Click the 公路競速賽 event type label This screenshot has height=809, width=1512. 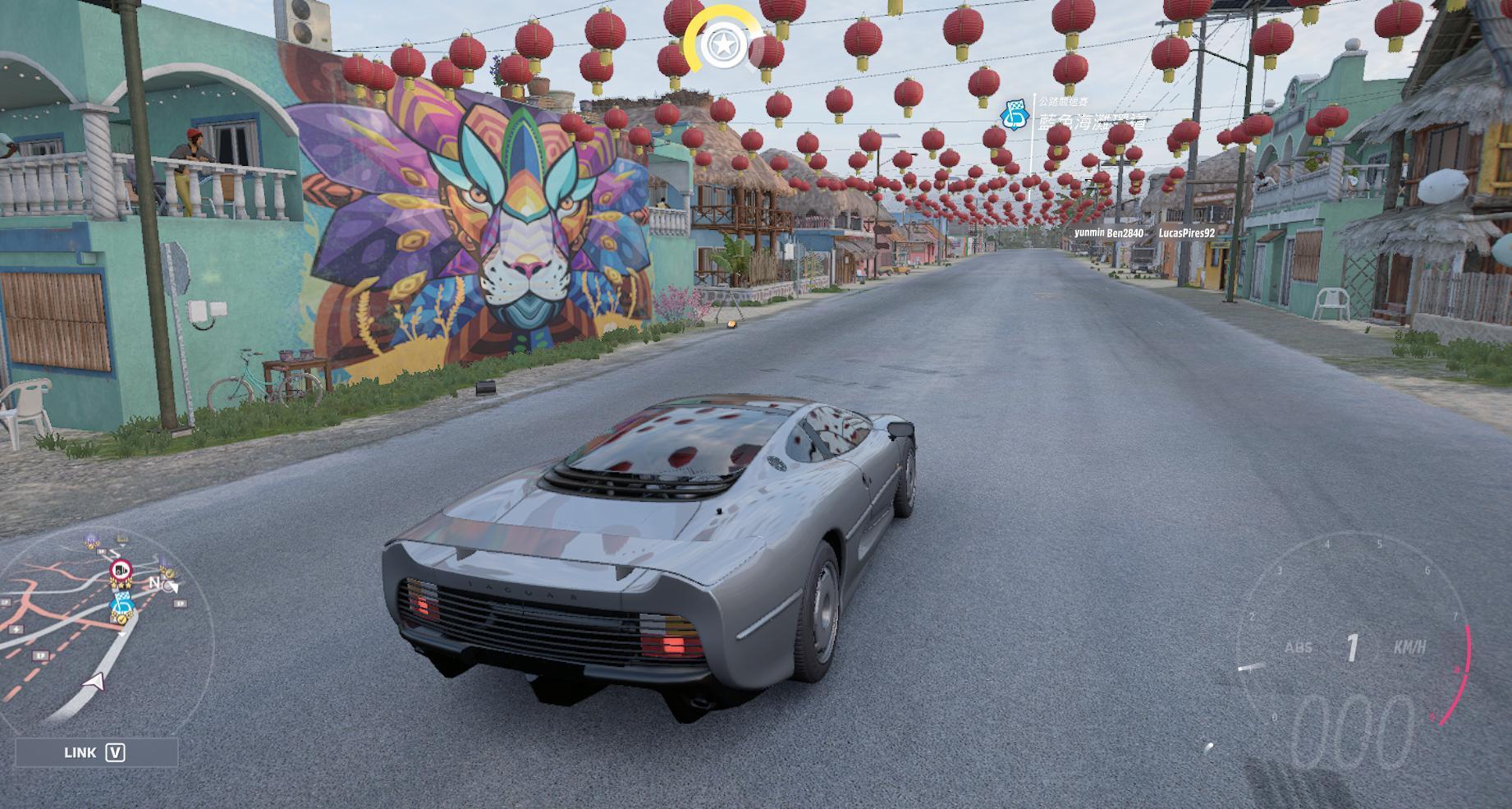point(1065,100)
